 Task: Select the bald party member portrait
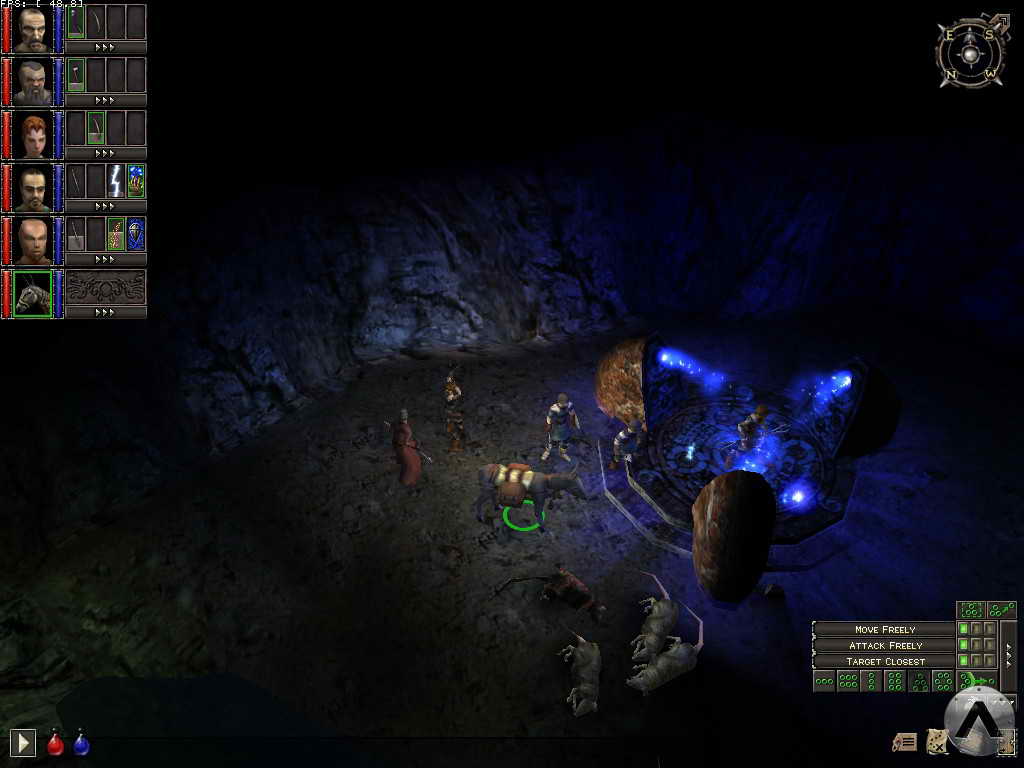tap(32, 241)
